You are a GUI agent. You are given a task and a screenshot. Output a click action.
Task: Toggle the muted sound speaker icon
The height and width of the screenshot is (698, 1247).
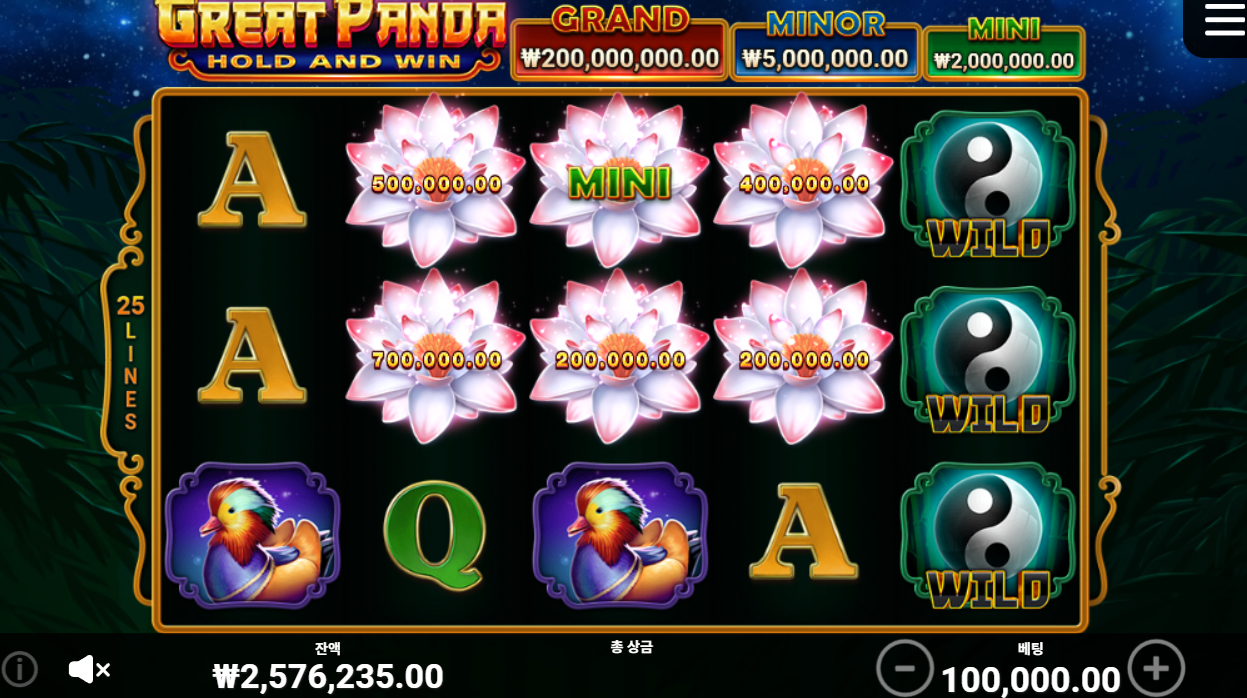pos(88,669)
